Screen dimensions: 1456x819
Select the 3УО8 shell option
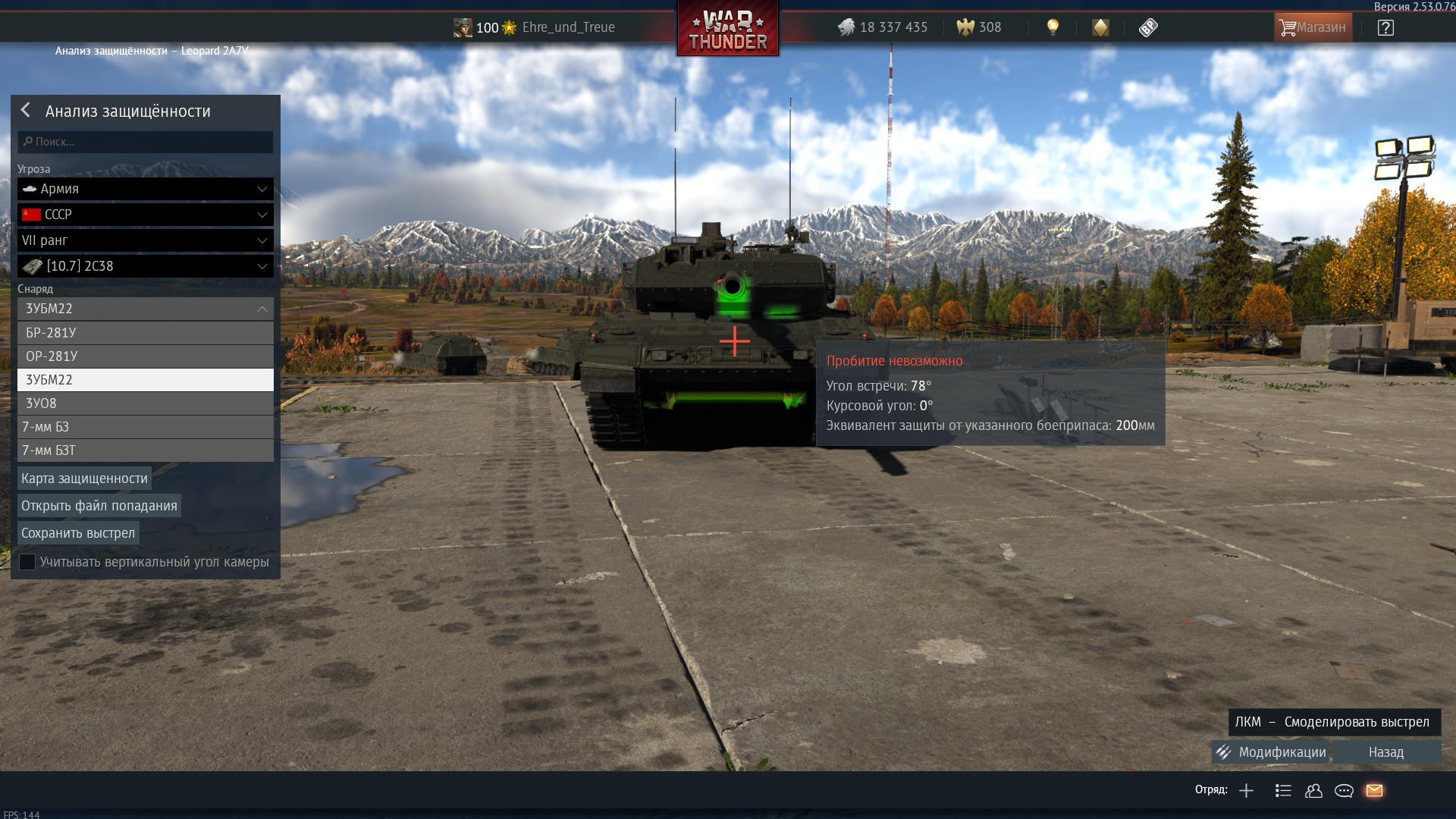(146, 403)
